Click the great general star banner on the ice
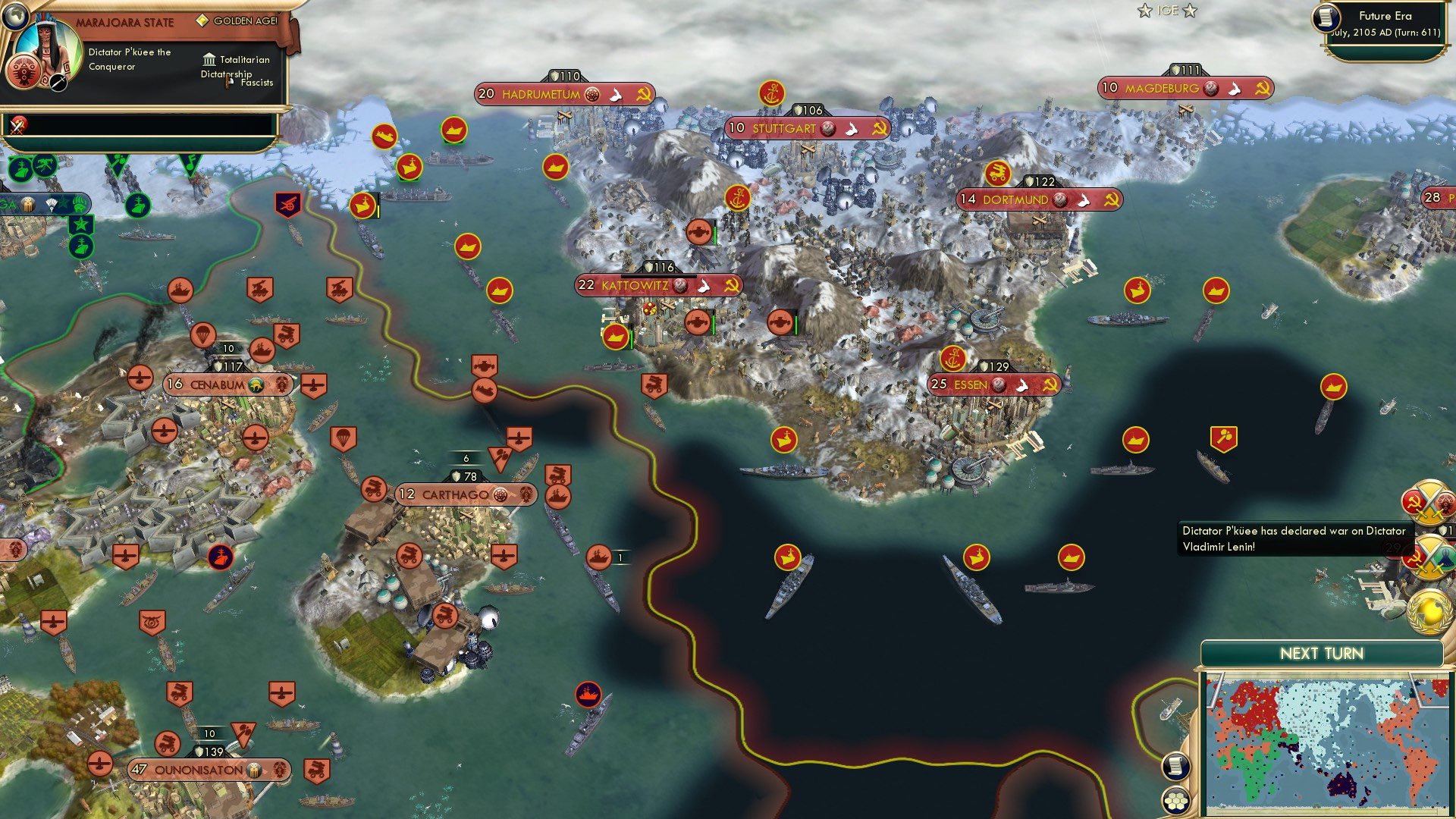 [81, 226]
